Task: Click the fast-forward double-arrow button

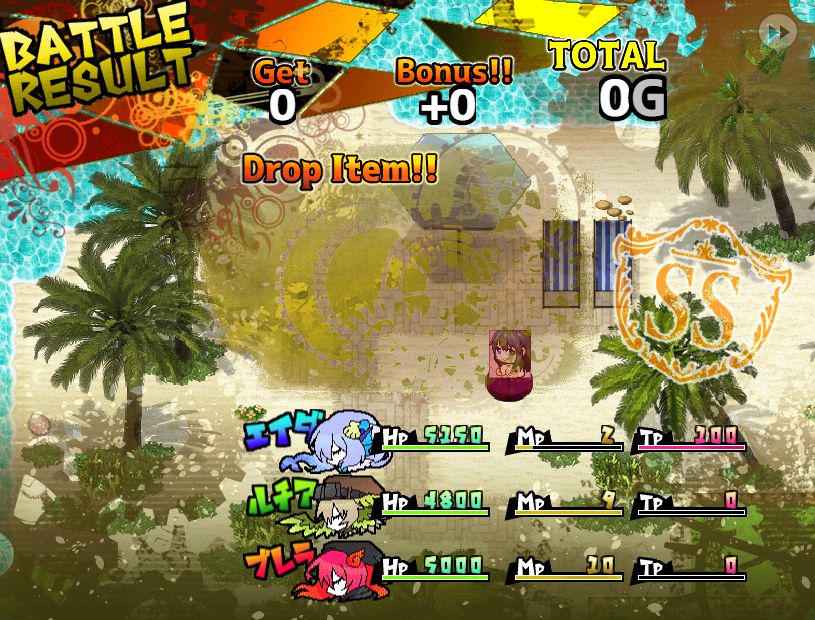Action: (777, 32)
